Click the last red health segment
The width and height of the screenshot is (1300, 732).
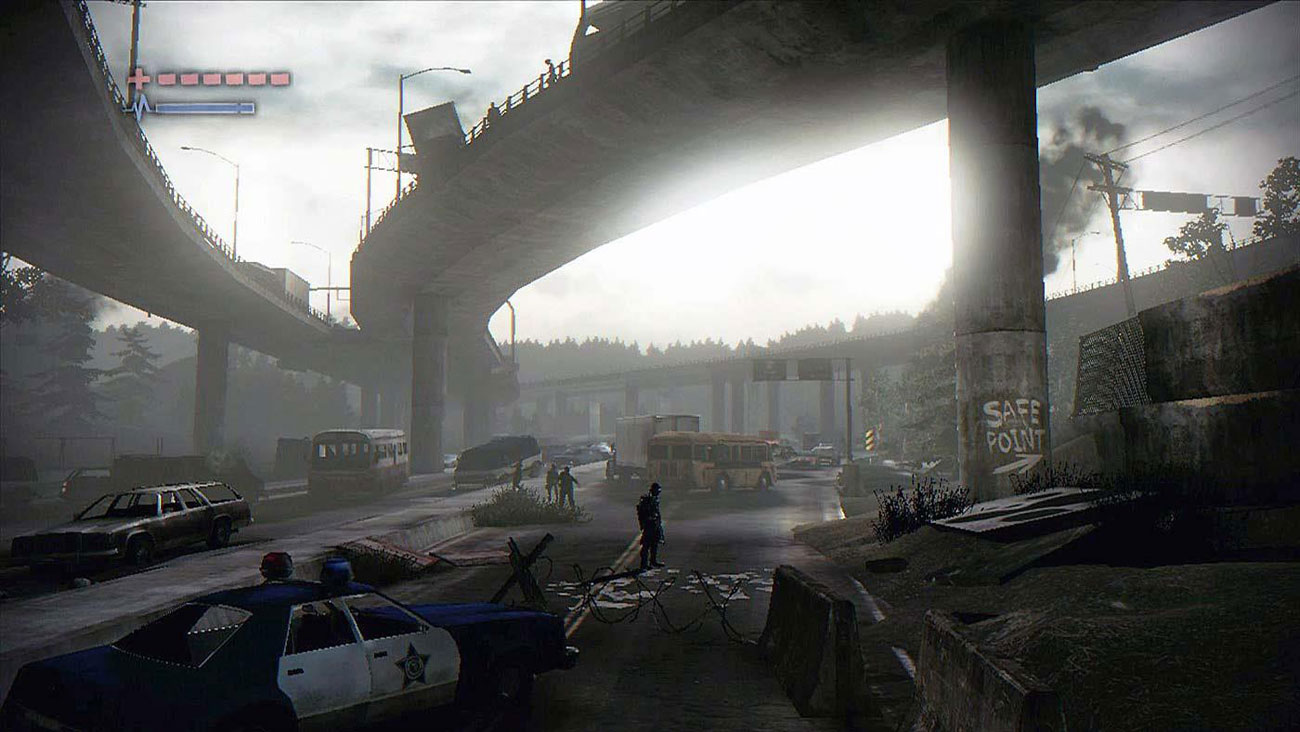point(280,78)
